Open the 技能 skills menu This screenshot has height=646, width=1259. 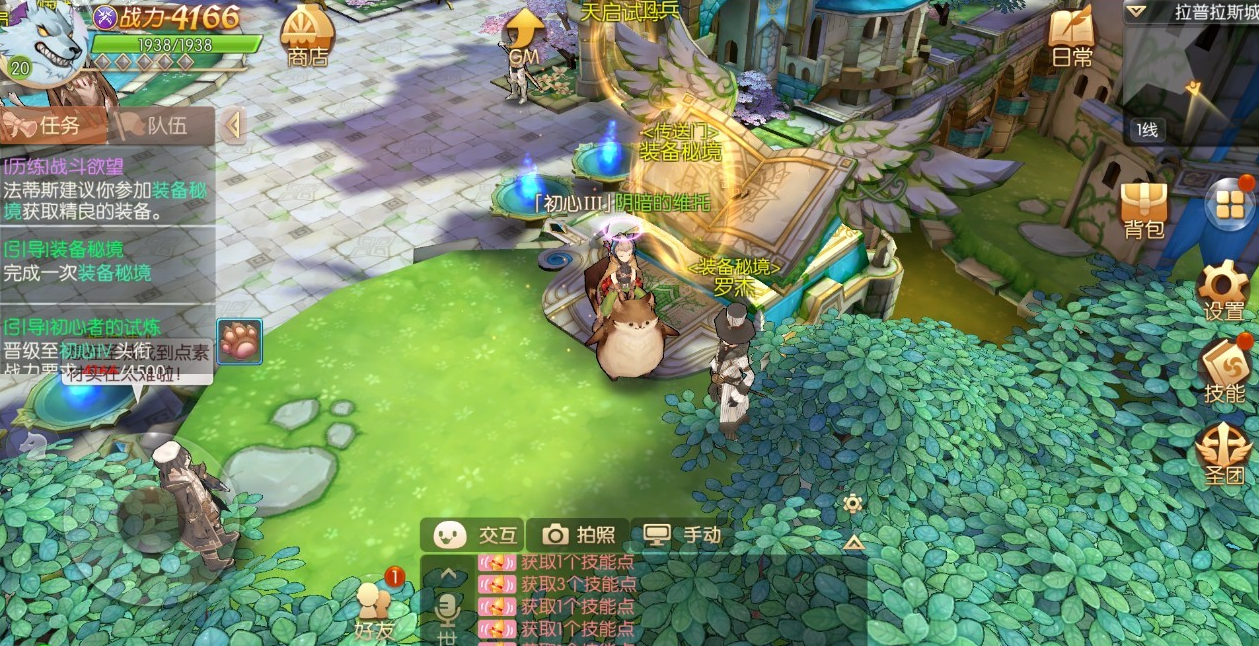coord(1224,371)
